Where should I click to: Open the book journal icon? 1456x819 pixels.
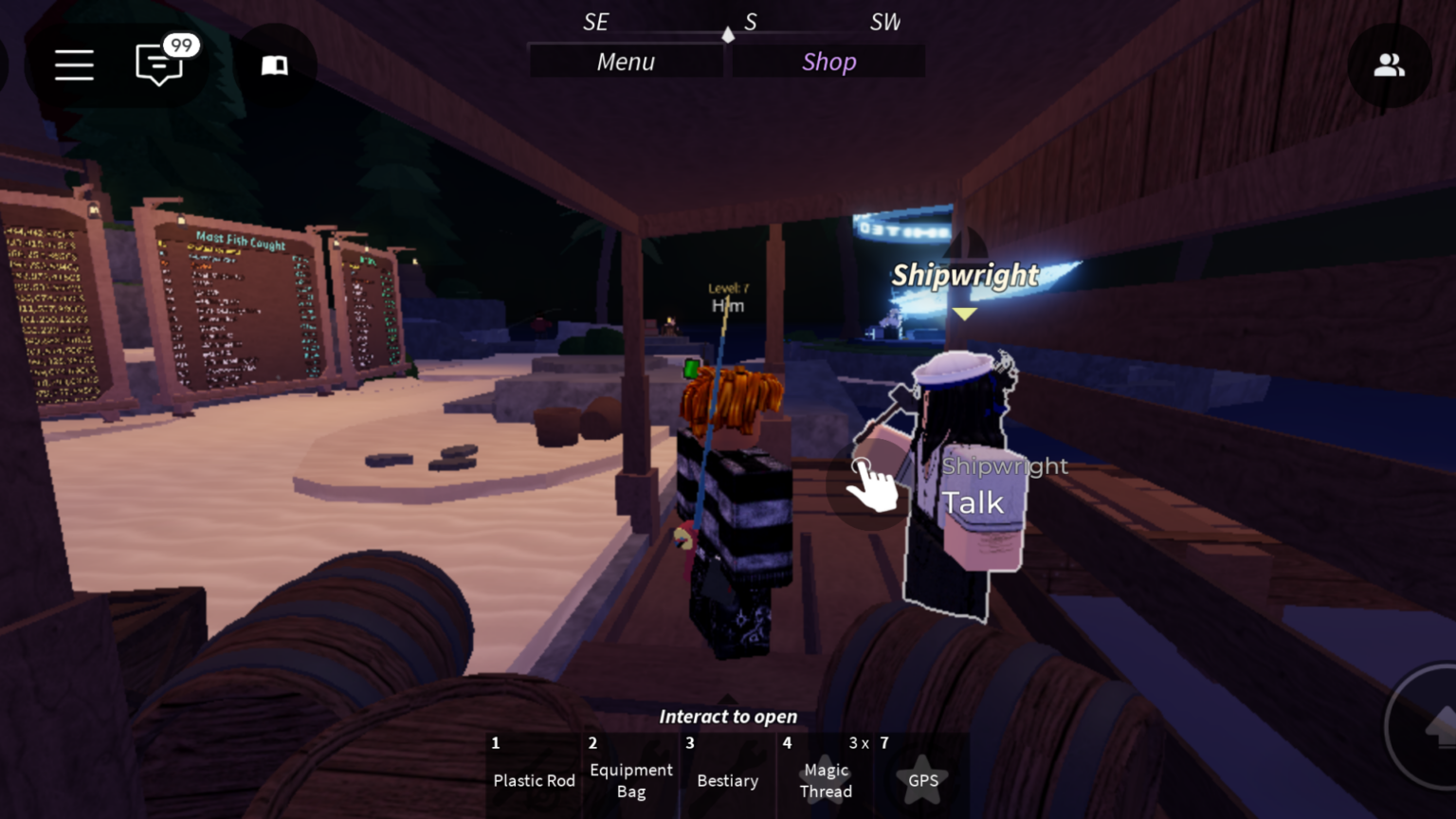click(274, 64)
